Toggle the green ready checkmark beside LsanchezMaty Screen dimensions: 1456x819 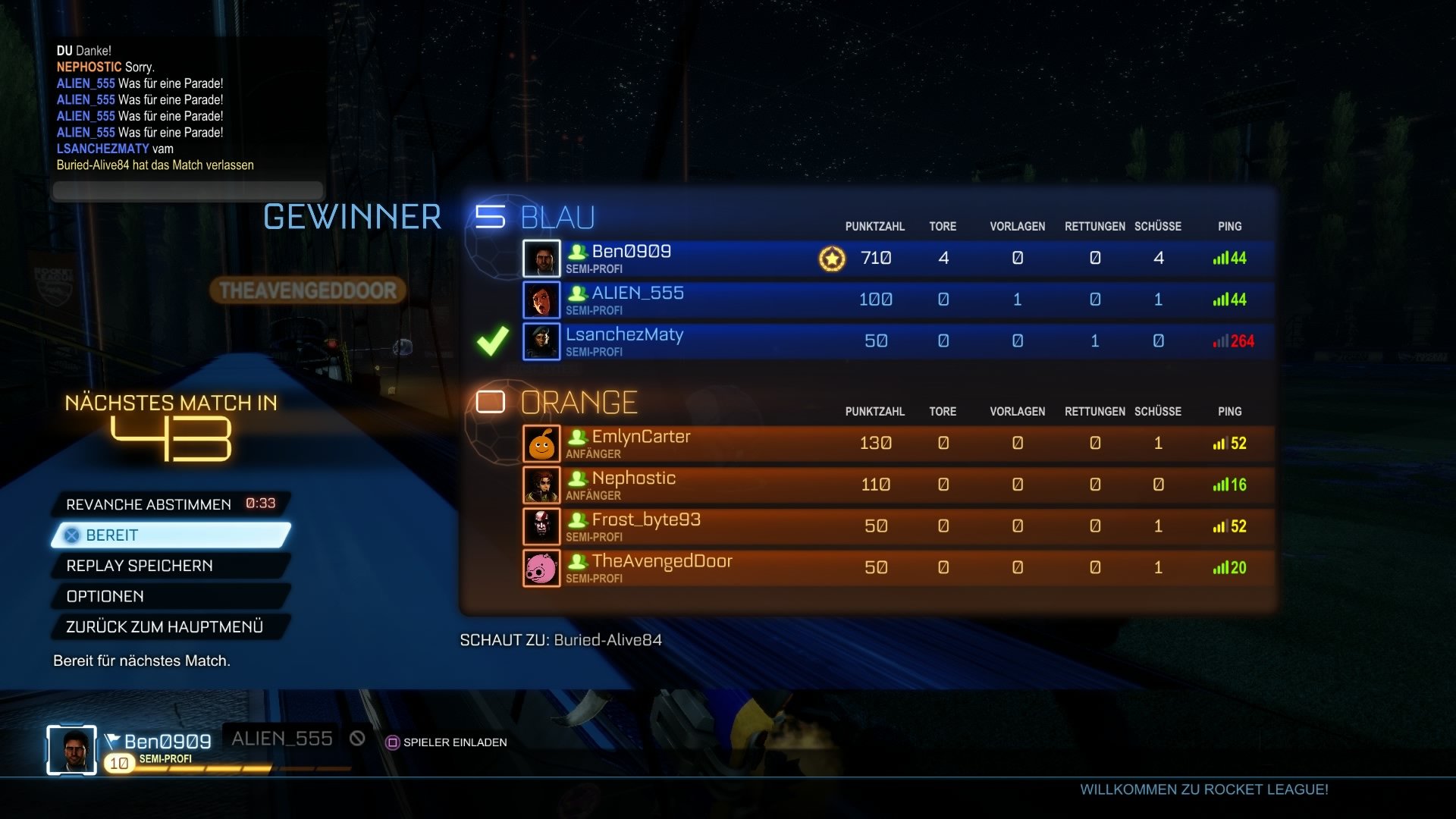(492, 340)
